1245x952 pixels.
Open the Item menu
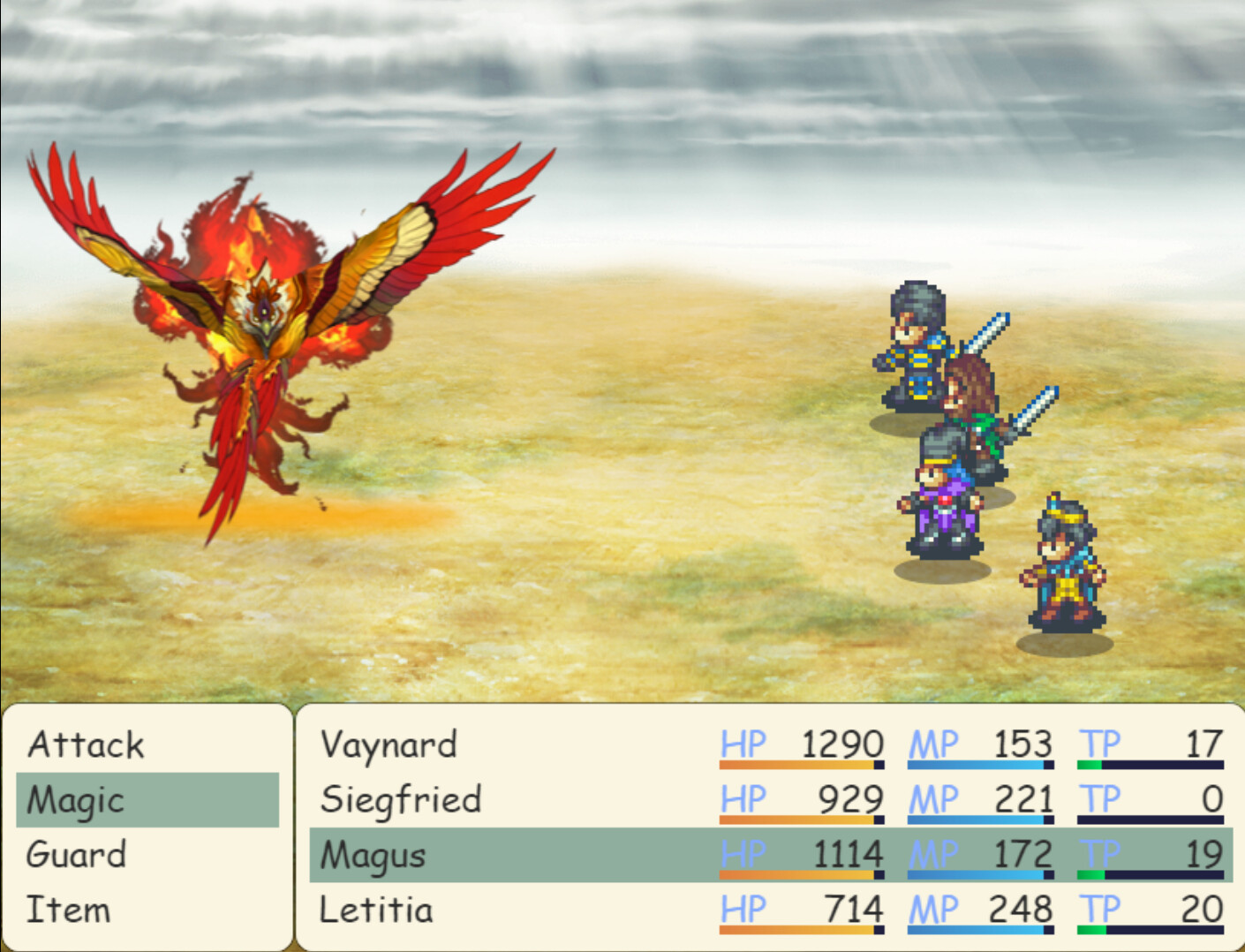pyautogui.click(x=69, y=910)
